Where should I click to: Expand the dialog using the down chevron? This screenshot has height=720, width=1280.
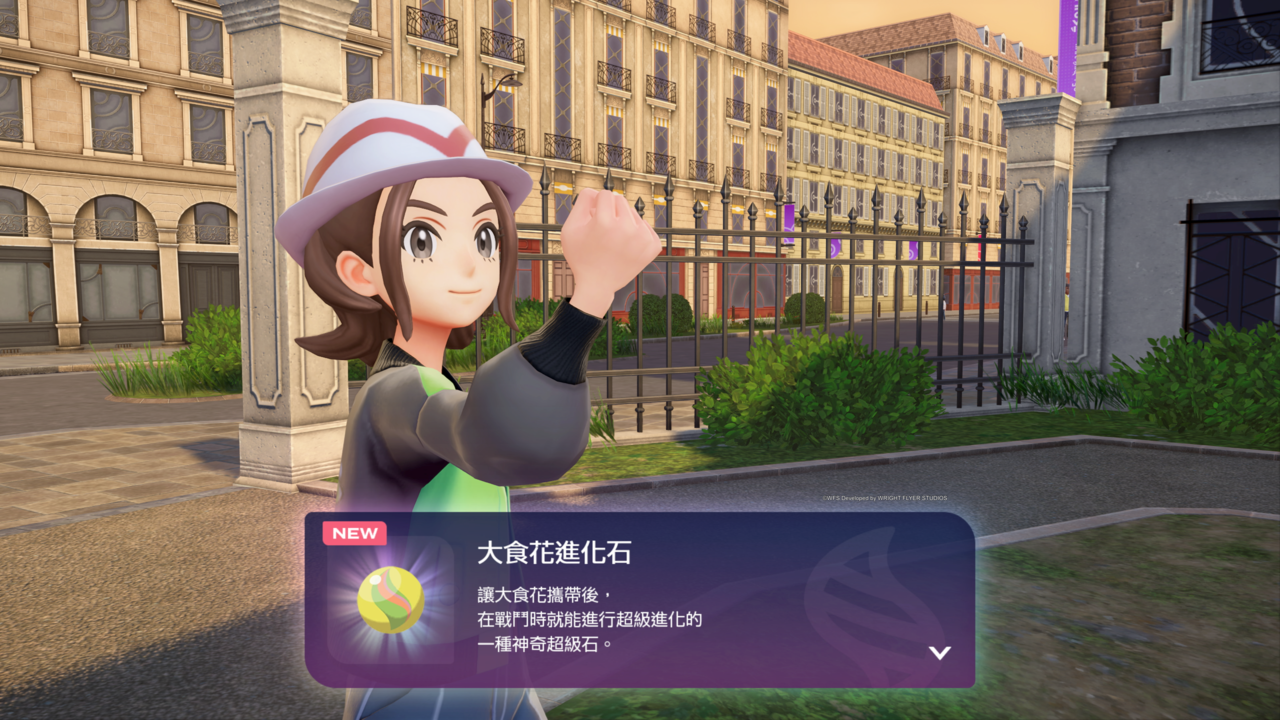pos(938,651)
